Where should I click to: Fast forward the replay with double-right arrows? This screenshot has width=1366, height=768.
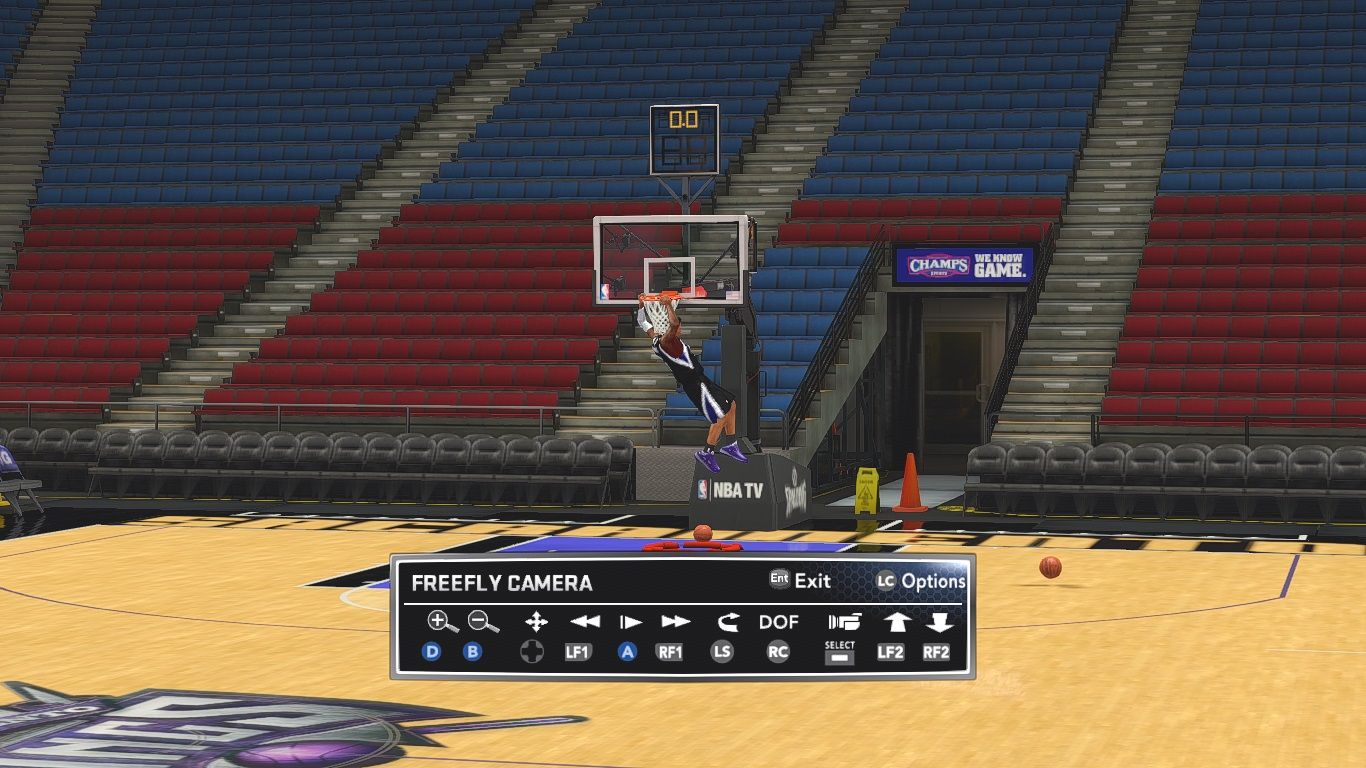tap(675, 622)
